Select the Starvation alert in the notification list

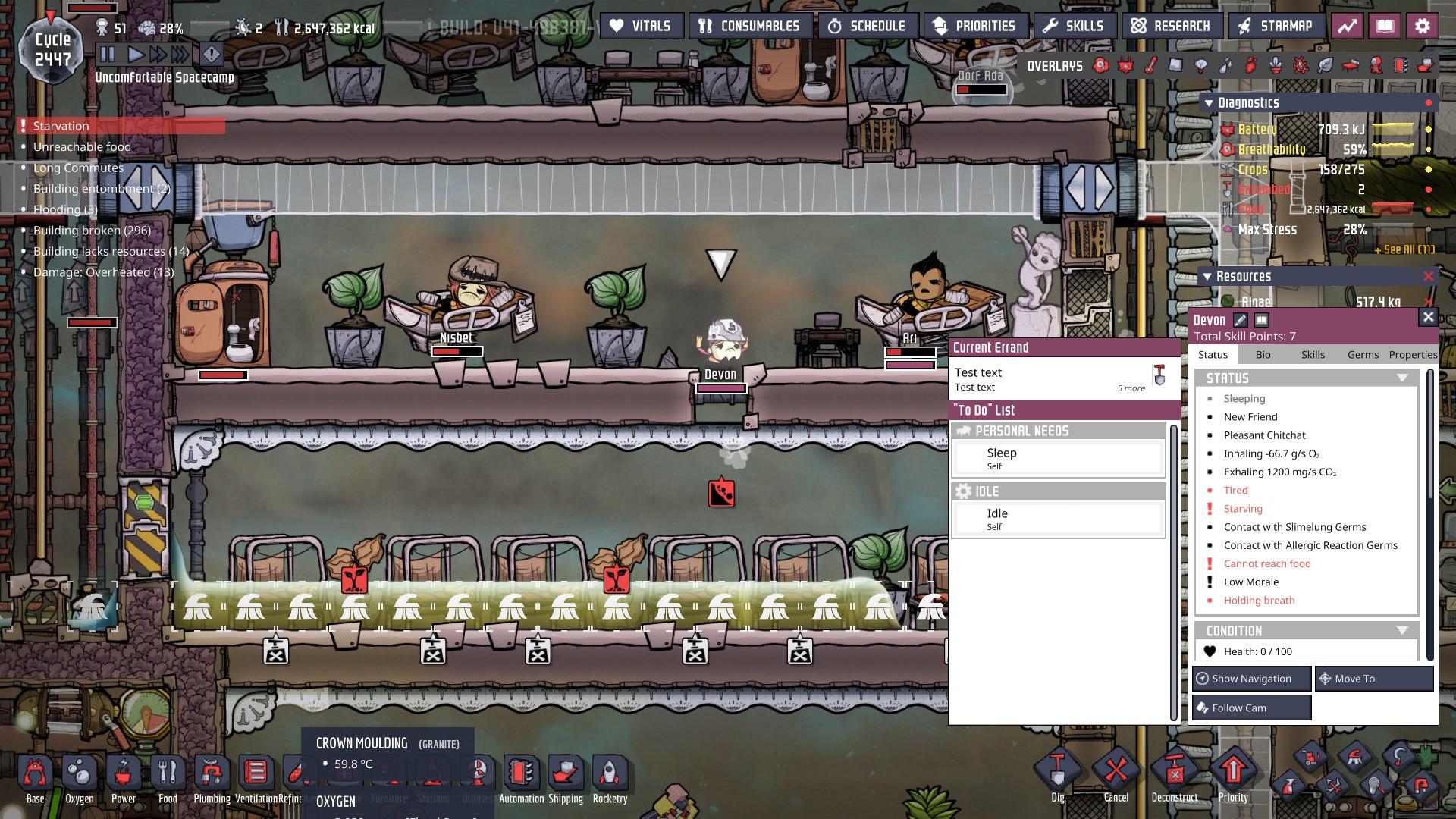pos(62,126)
